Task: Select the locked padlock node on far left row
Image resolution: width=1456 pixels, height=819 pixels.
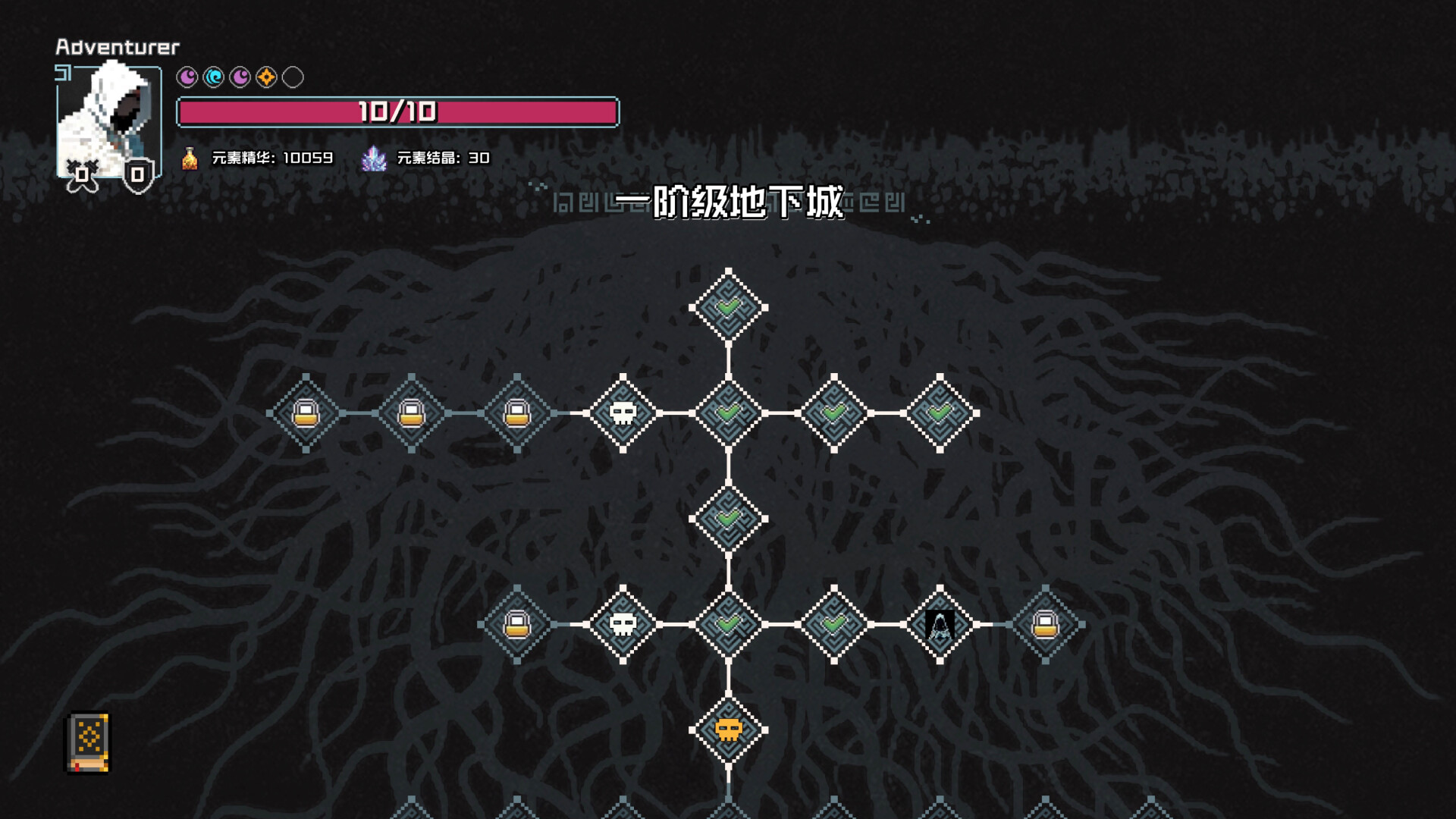Action: pos(307,415)
